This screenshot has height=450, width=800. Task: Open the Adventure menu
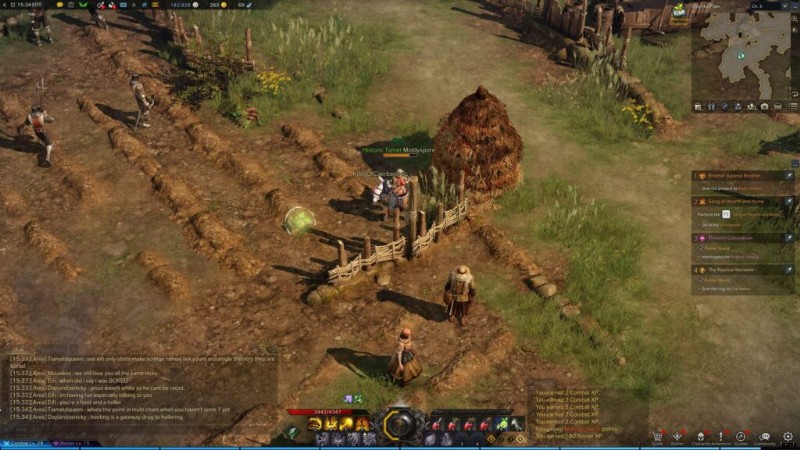pyautogui.click(x=719, y=437)
